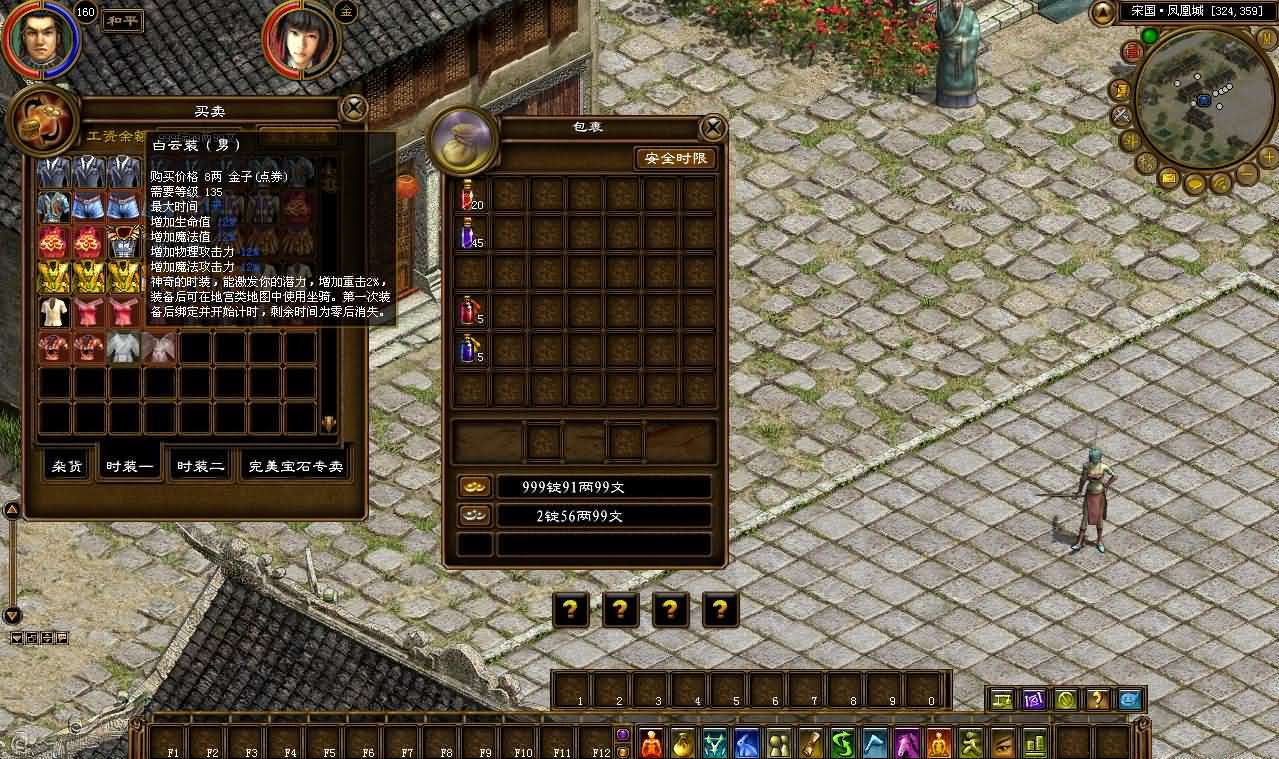Screen dimensions: 1279x759
Task: Open the yellow question mark help button
Action: pyautogui.click(x=1097, y=699)
